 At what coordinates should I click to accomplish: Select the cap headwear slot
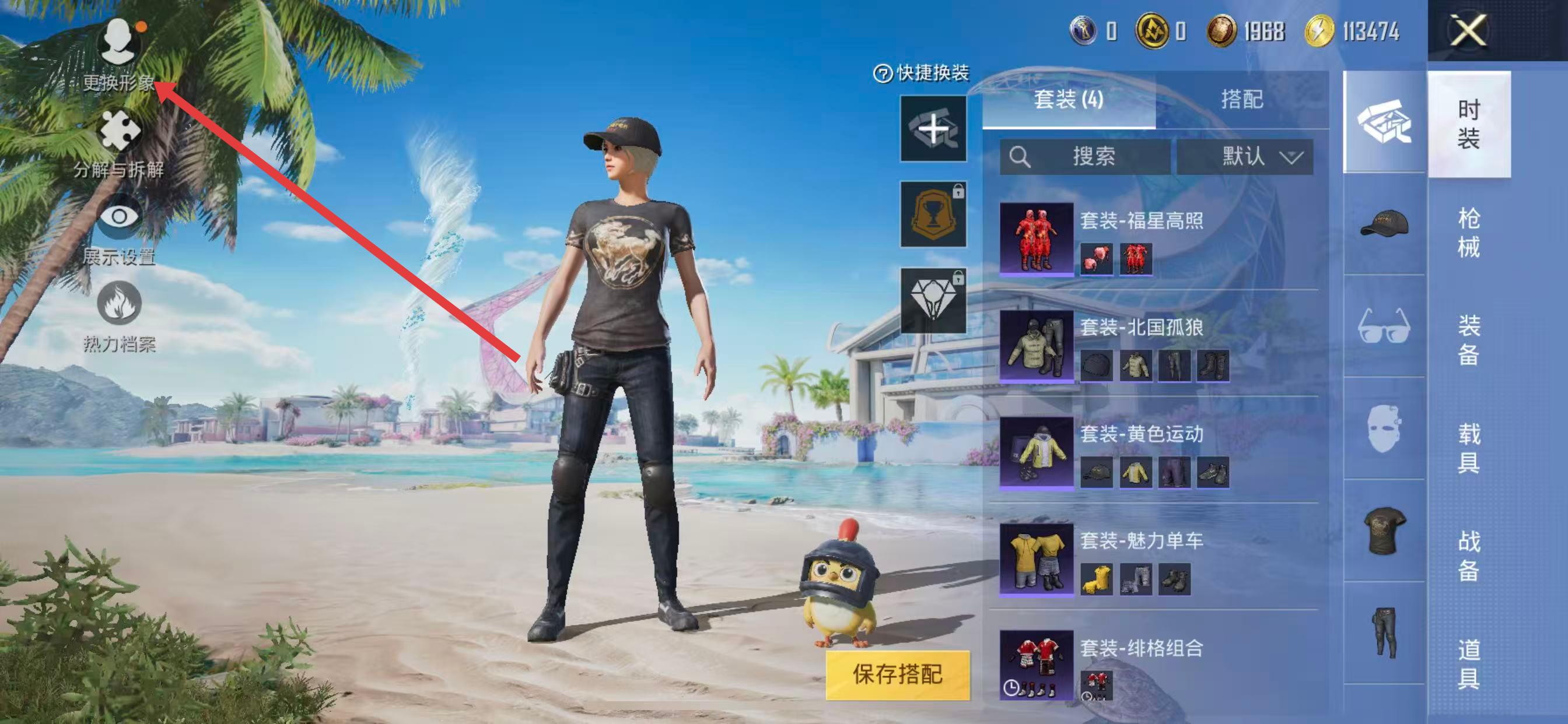[1384, 224]
